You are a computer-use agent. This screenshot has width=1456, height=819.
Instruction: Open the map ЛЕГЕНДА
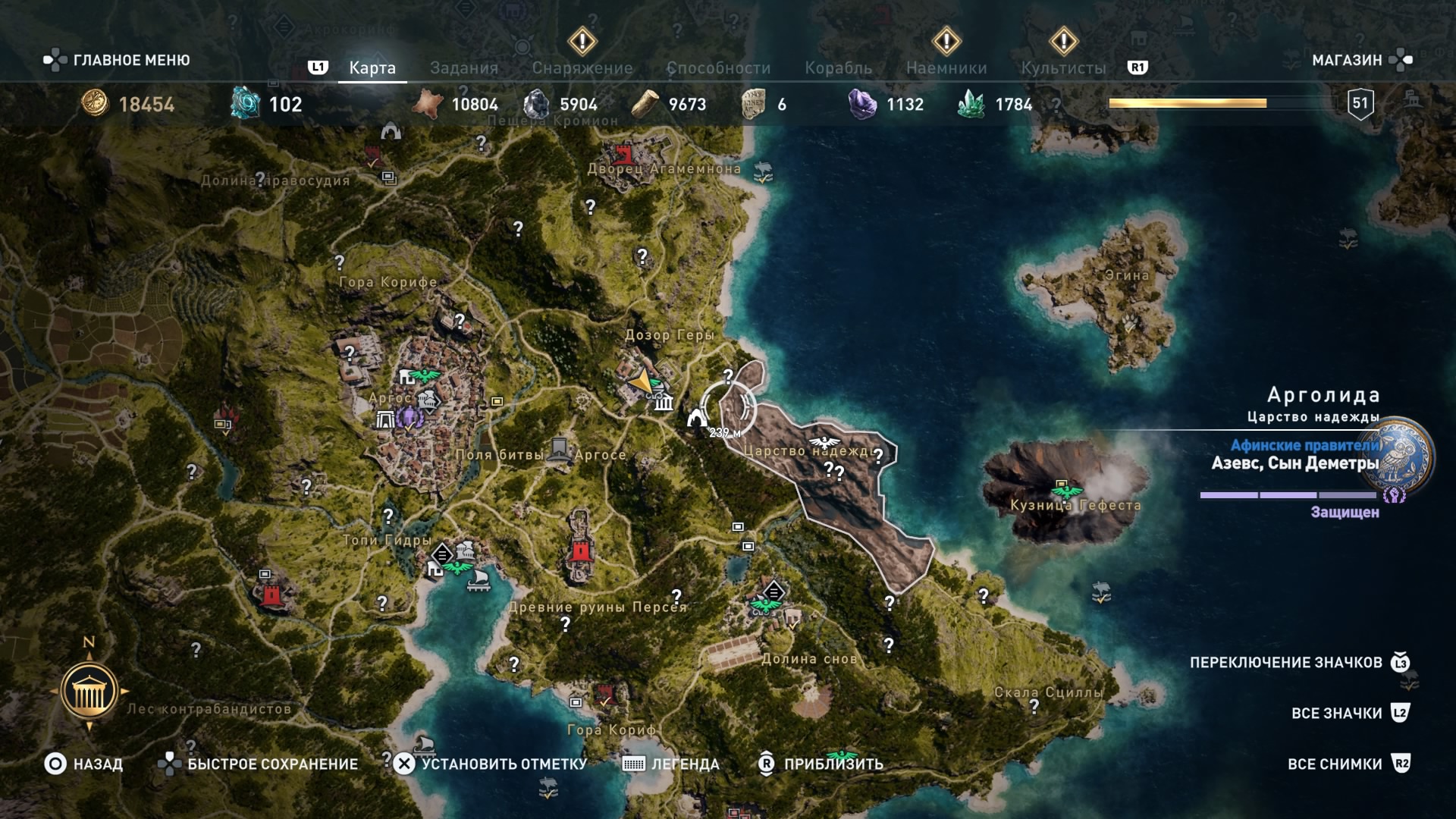(x=670, y=764)
